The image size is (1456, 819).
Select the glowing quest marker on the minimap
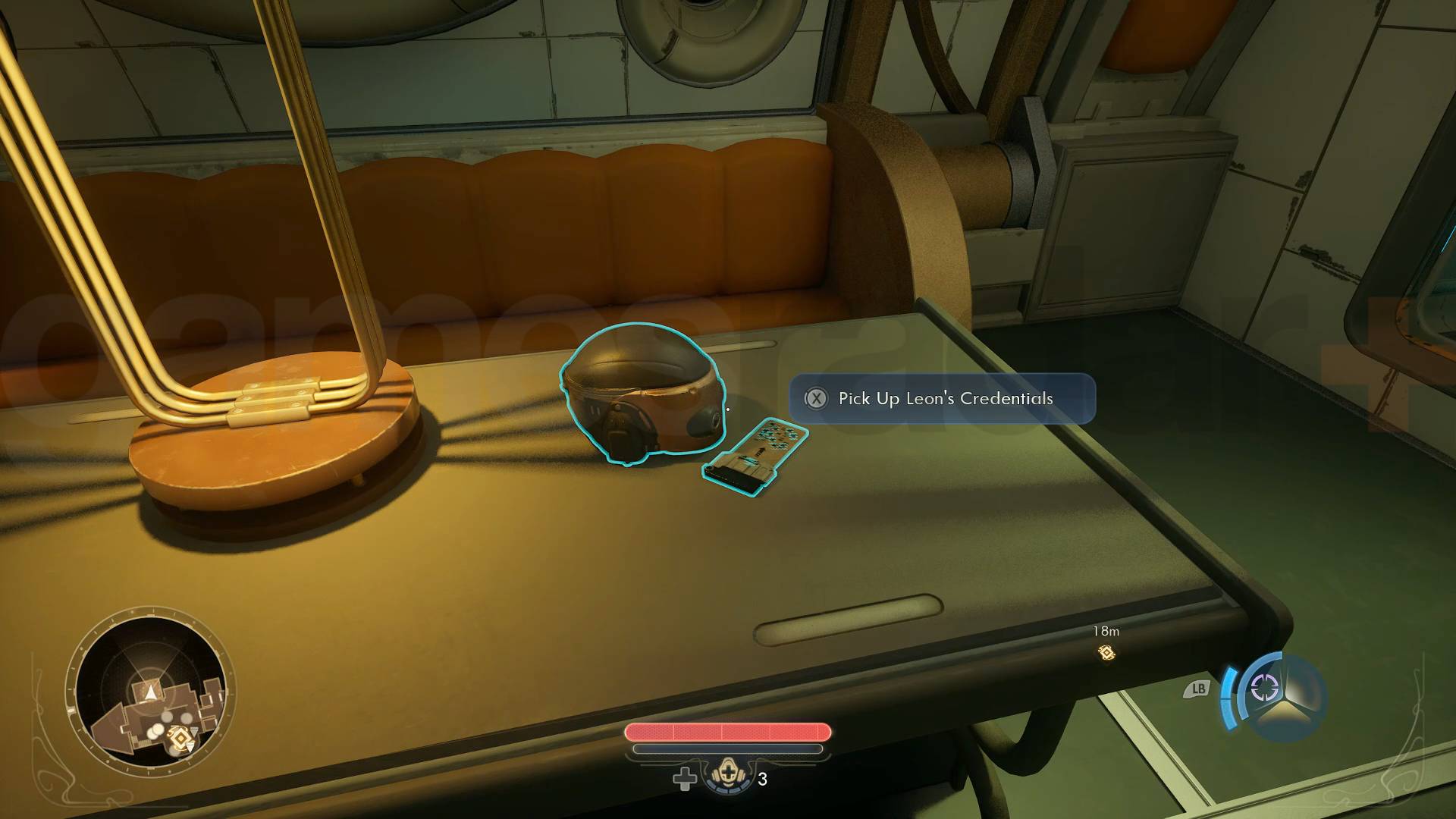coord(180,737)
